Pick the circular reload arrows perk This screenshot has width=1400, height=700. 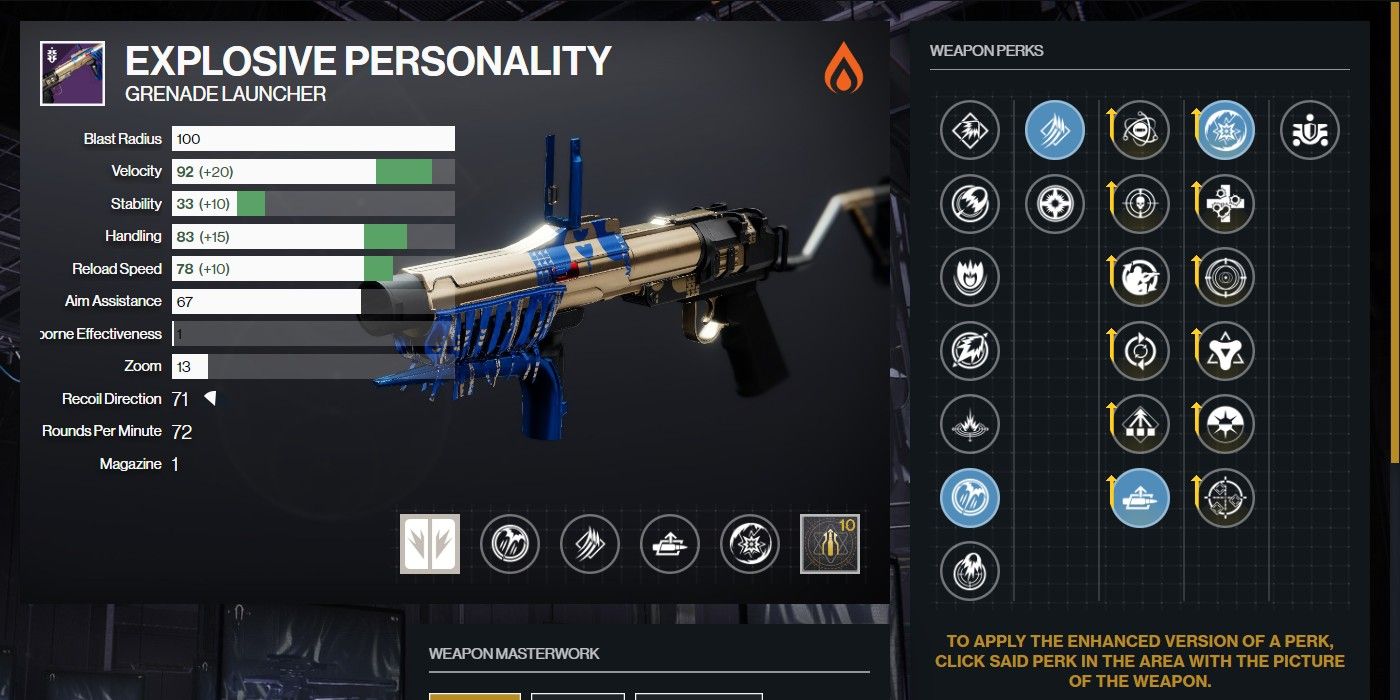click(x=1140, y=350)
